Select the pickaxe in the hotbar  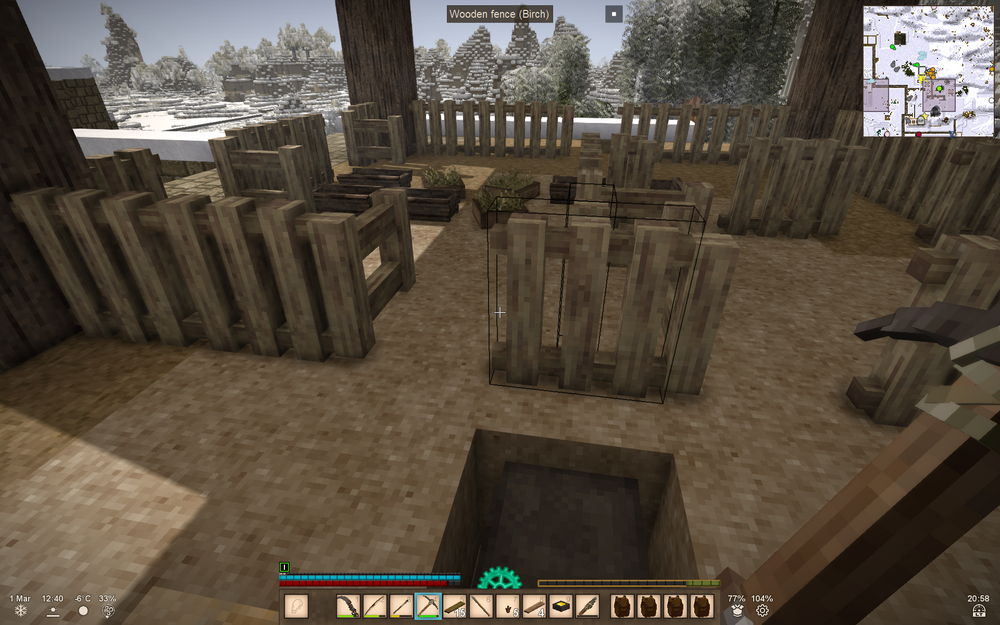click(428, 606)
